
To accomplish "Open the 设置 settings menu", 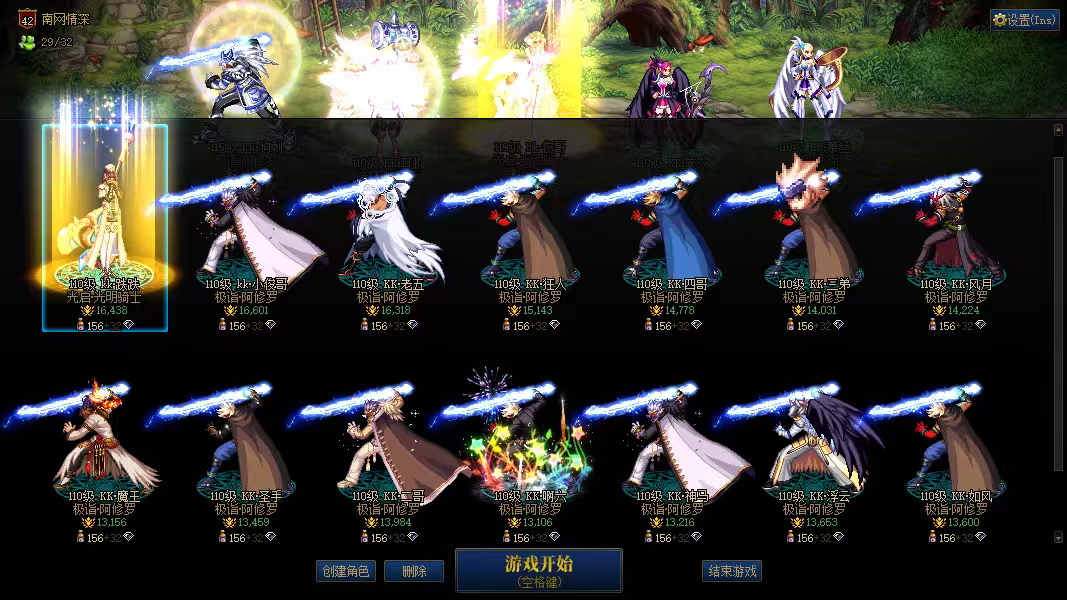I will pos(1025,19).
